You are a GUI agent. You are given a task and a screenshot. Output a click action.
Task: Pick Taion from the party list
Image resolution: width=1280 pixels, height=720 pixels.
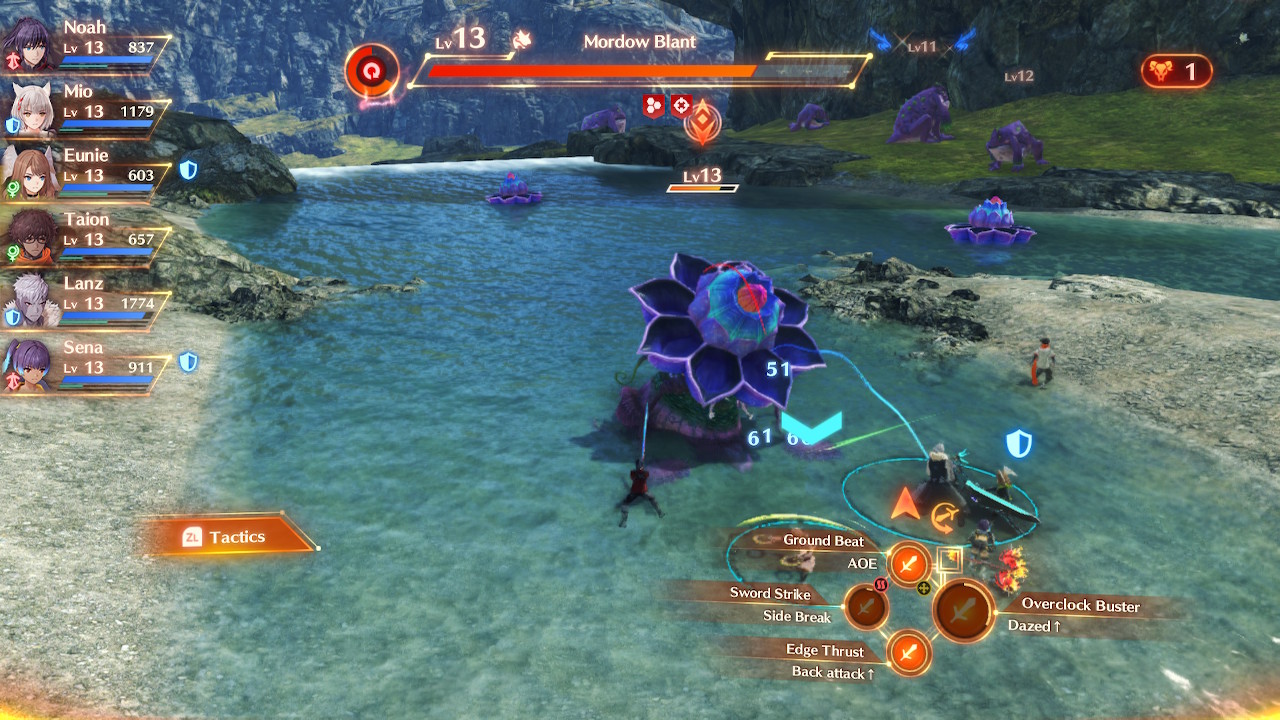(x=85, y=234)
